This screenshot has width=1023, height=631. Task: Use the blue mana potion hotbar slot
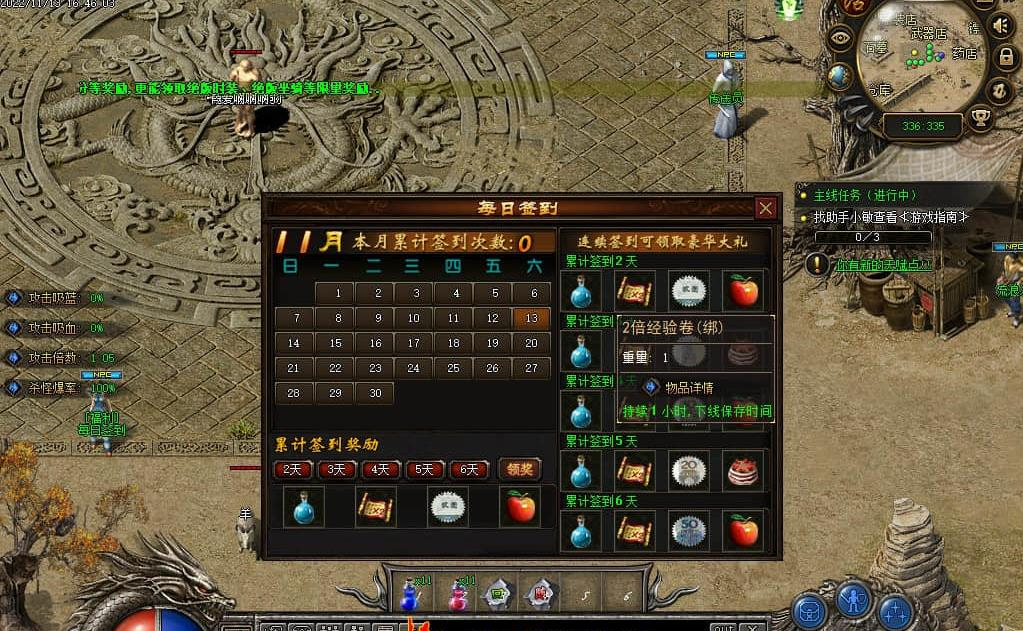[x=408, y=594]
